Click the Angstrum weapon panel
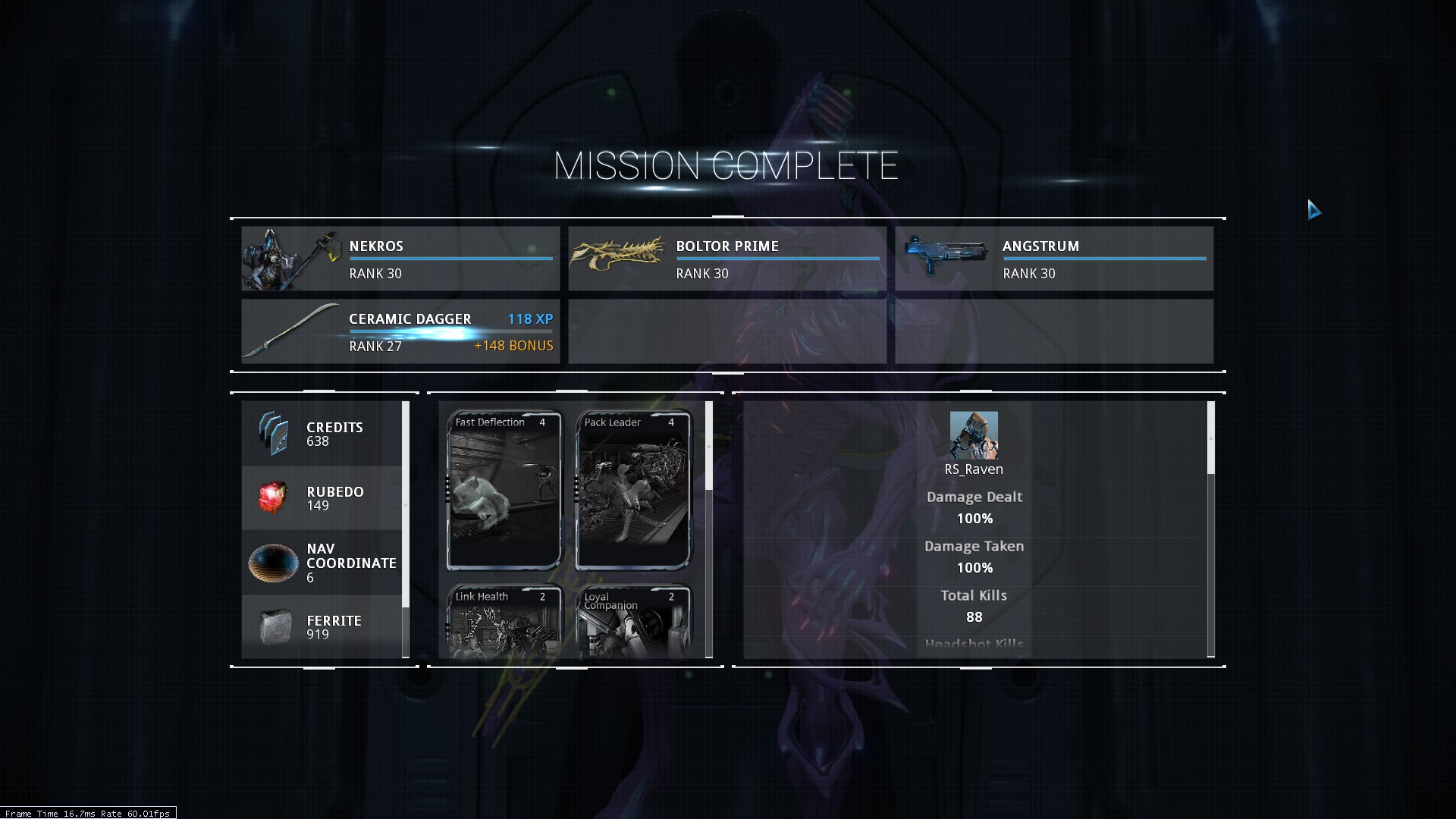The image size is (1456, 819). [x=1054, y=259]
